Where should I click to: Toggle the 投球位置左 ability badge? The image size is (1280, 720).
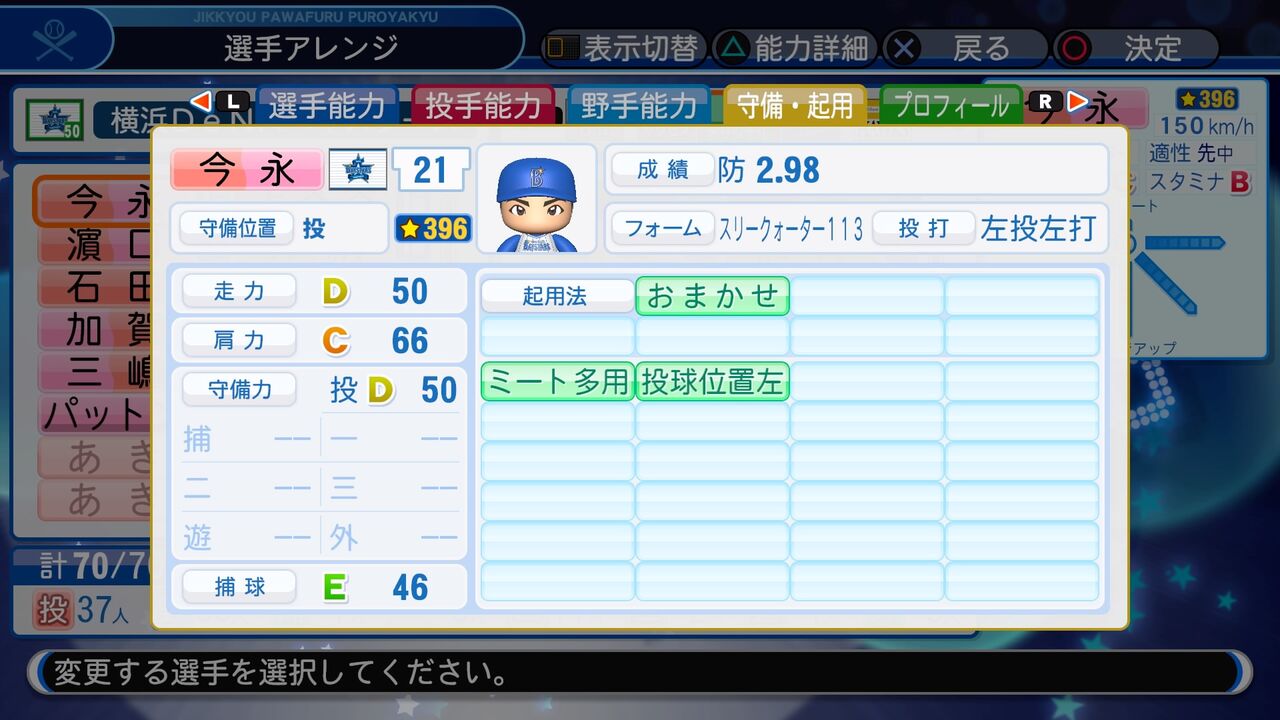pos(711,381)
